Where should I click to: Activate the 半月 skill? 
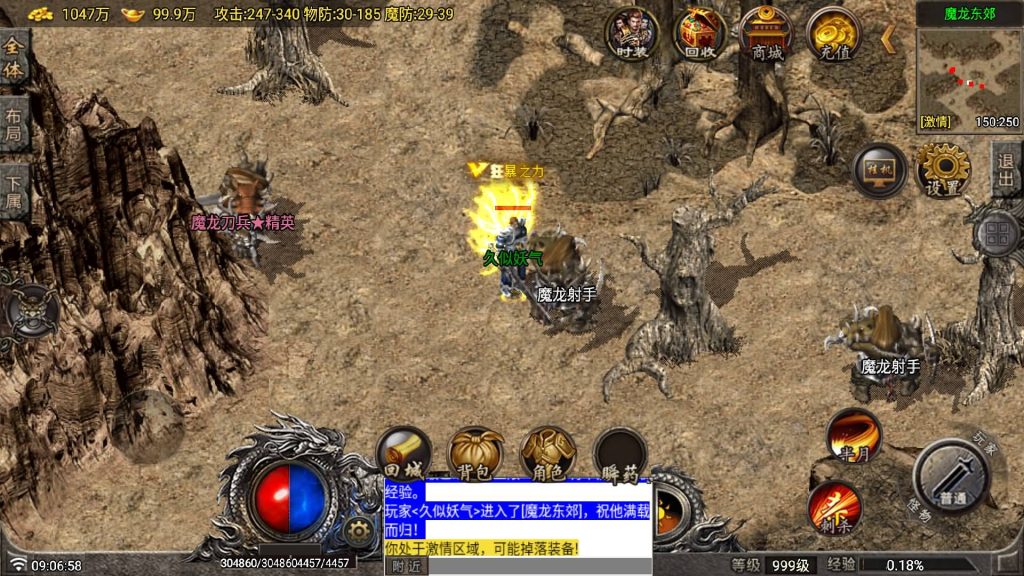pos(853,436)
